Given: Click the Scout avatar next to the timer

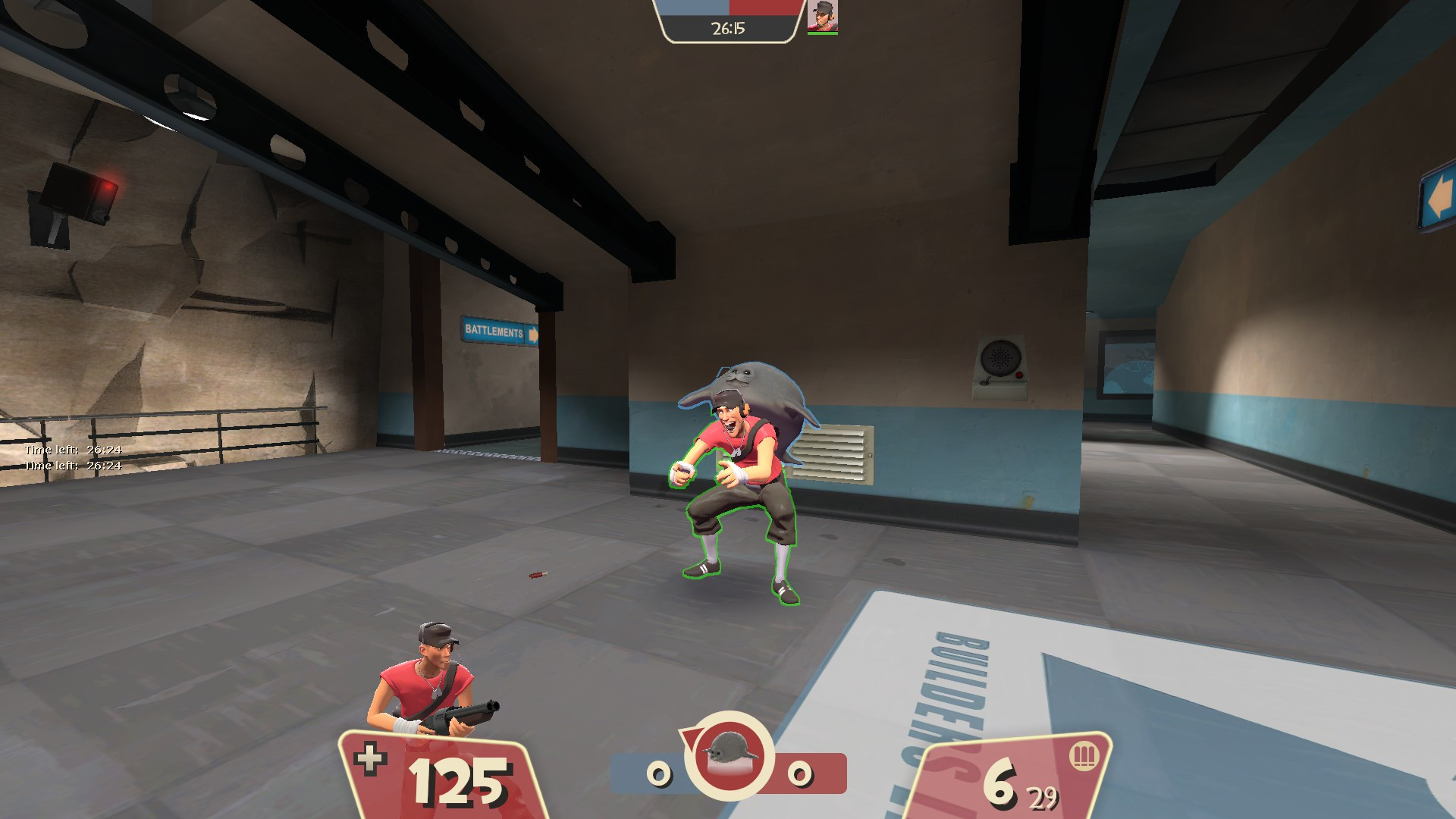Looking at the screenshot, I should tap(824, 17).
